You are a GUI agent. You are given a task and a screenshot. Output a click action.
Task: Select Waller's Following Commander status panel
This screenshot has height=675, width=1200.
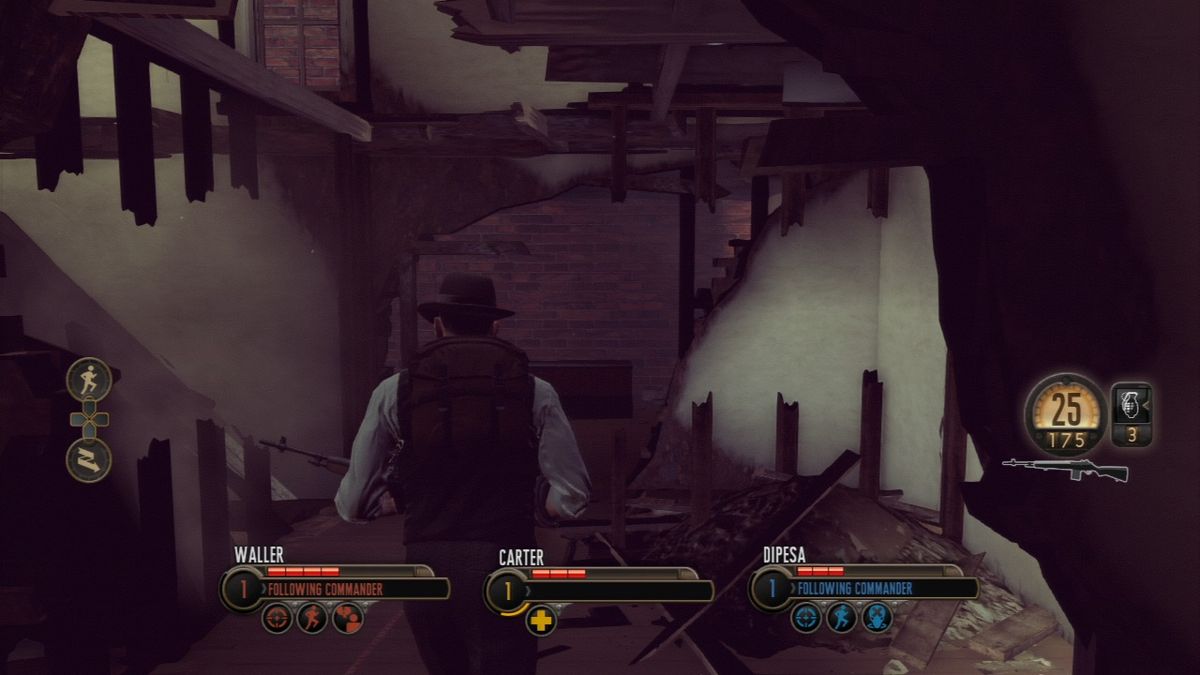point(352,589)
